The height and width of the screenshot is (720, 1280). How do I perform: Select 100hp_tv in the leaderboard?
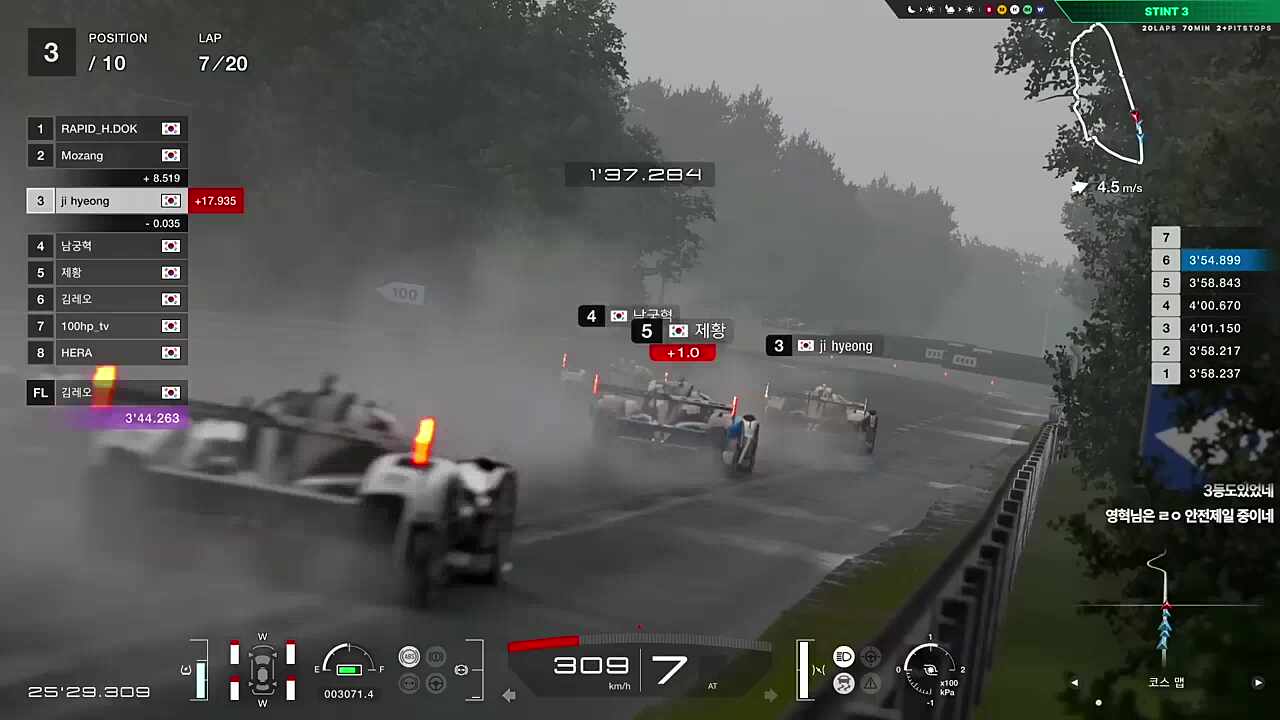coord(107,326)
